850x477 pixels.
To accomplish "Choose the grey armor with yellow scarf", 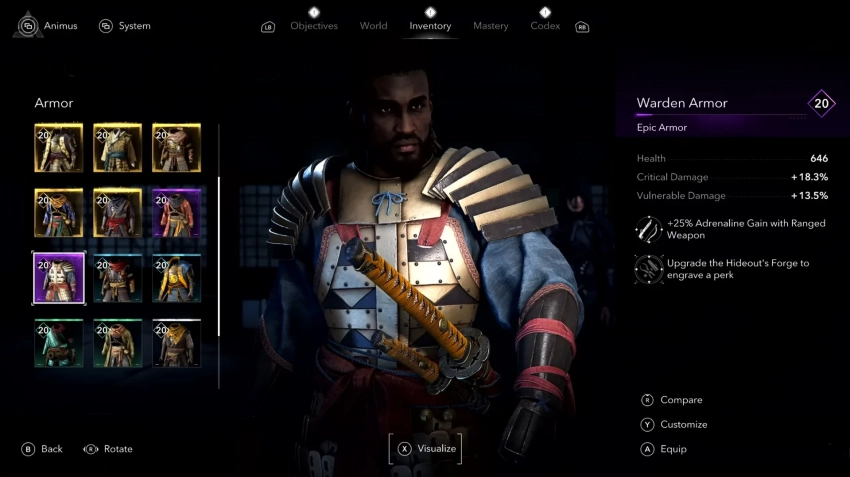I will [177, 343].
